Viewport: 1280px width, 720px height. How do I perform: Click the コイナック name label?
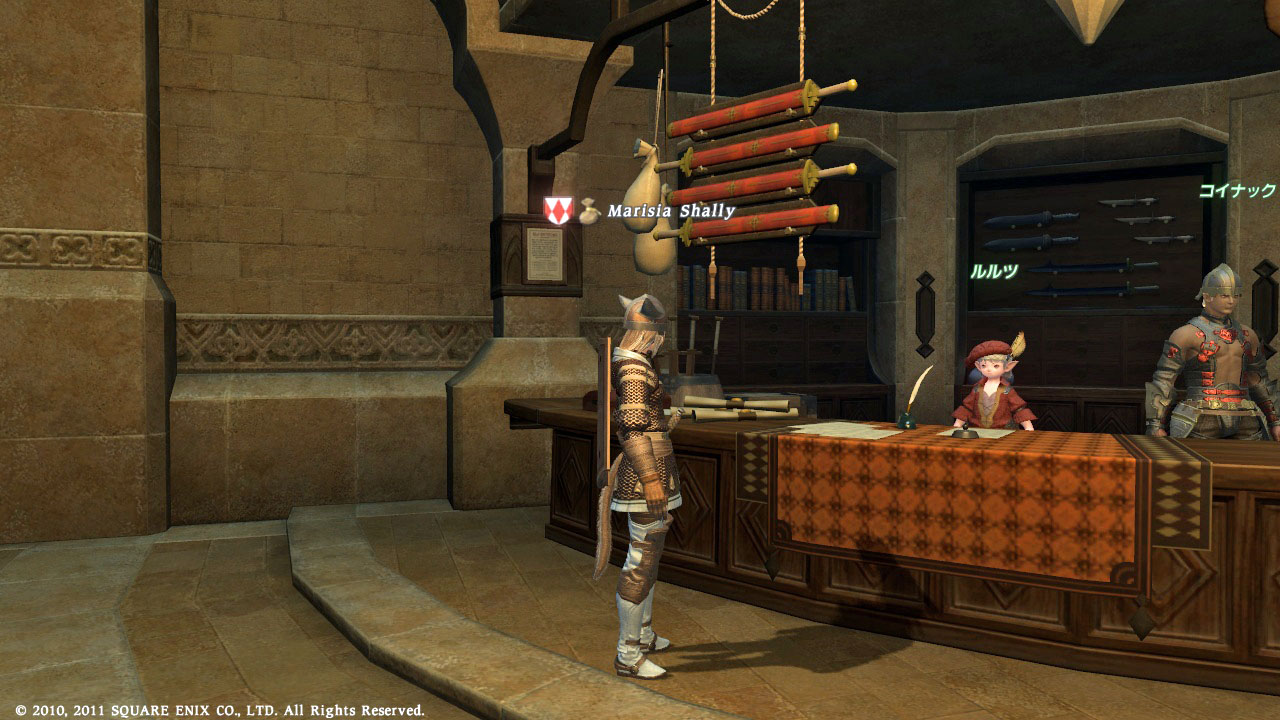[1238, 189]
